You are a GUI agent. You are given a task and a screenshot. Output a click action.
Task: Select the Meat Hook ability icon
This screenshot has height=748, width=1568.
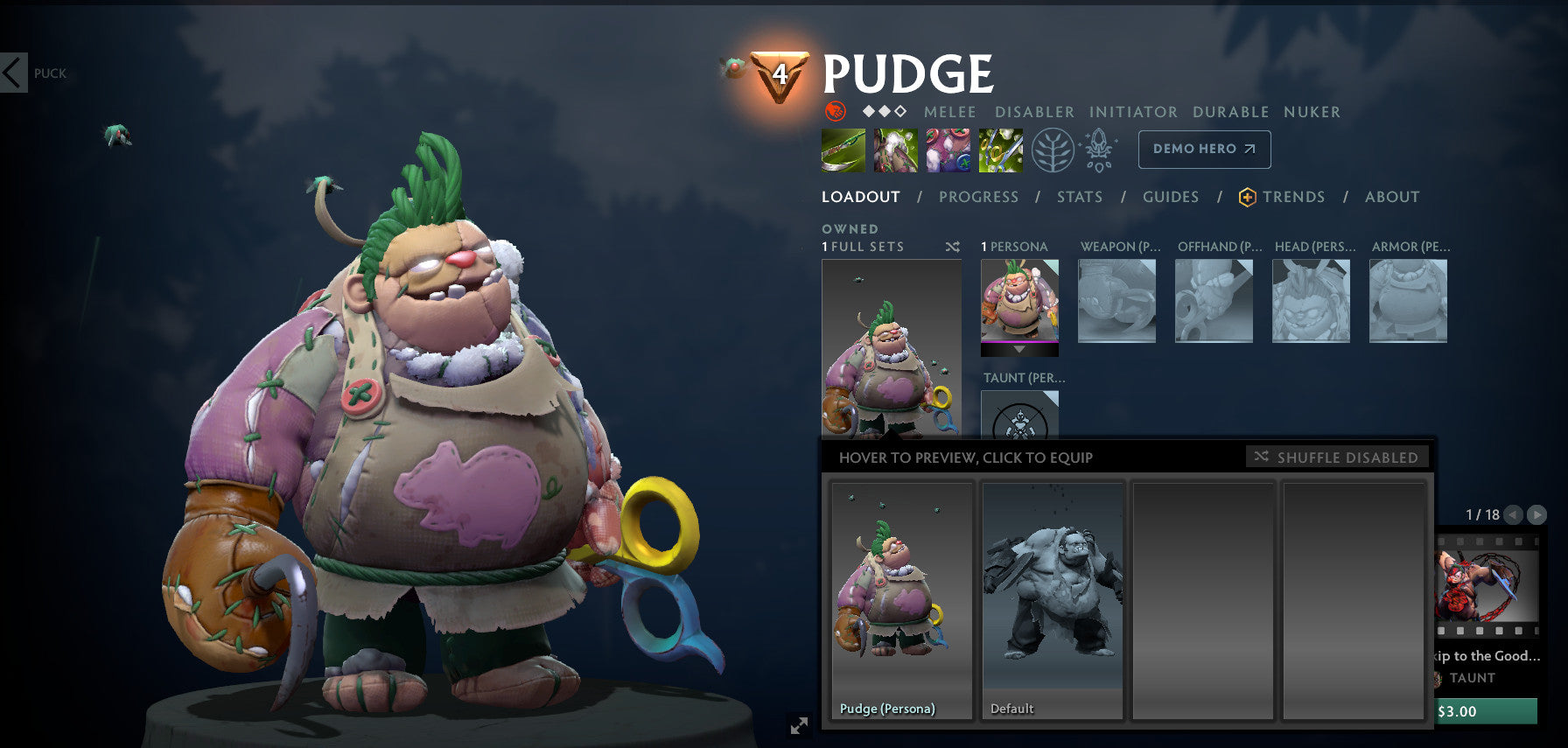[x=843, y=149]
